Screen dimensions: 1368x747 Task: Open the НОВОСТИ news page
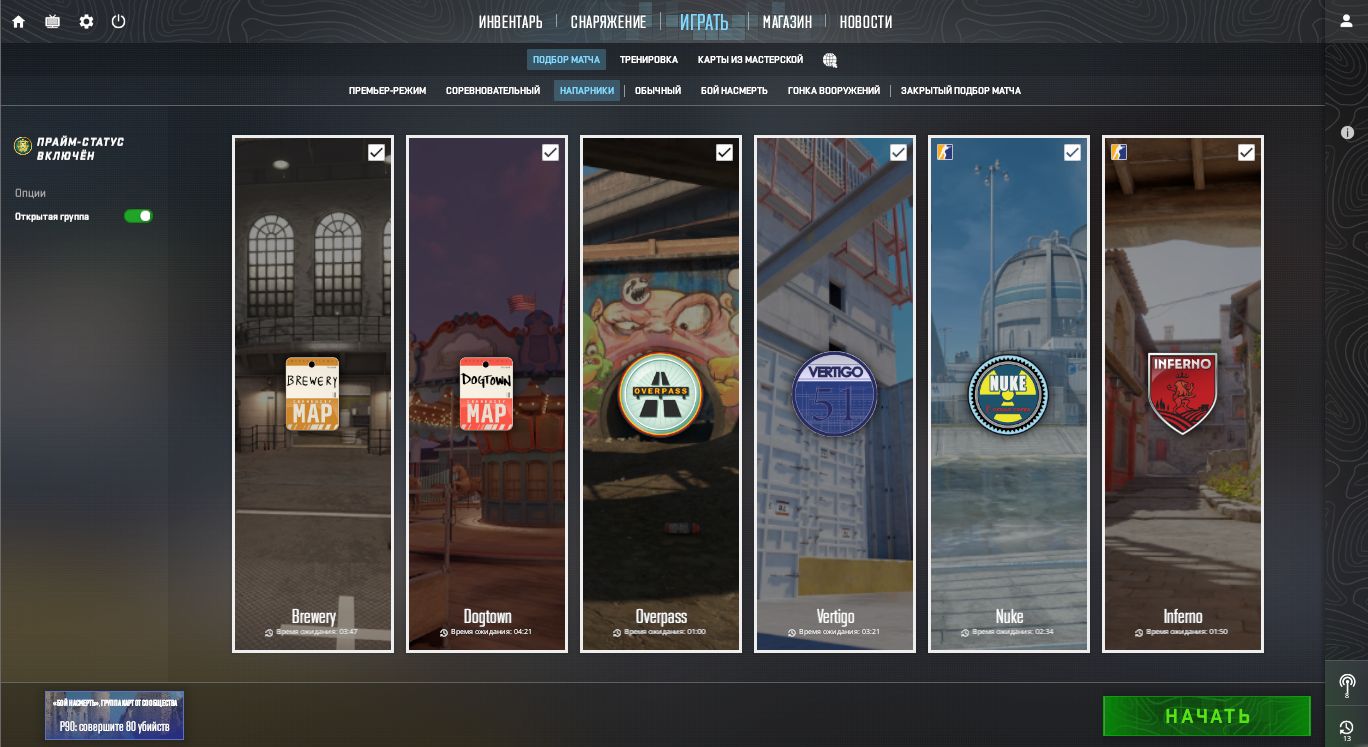[x=865, y=22]
